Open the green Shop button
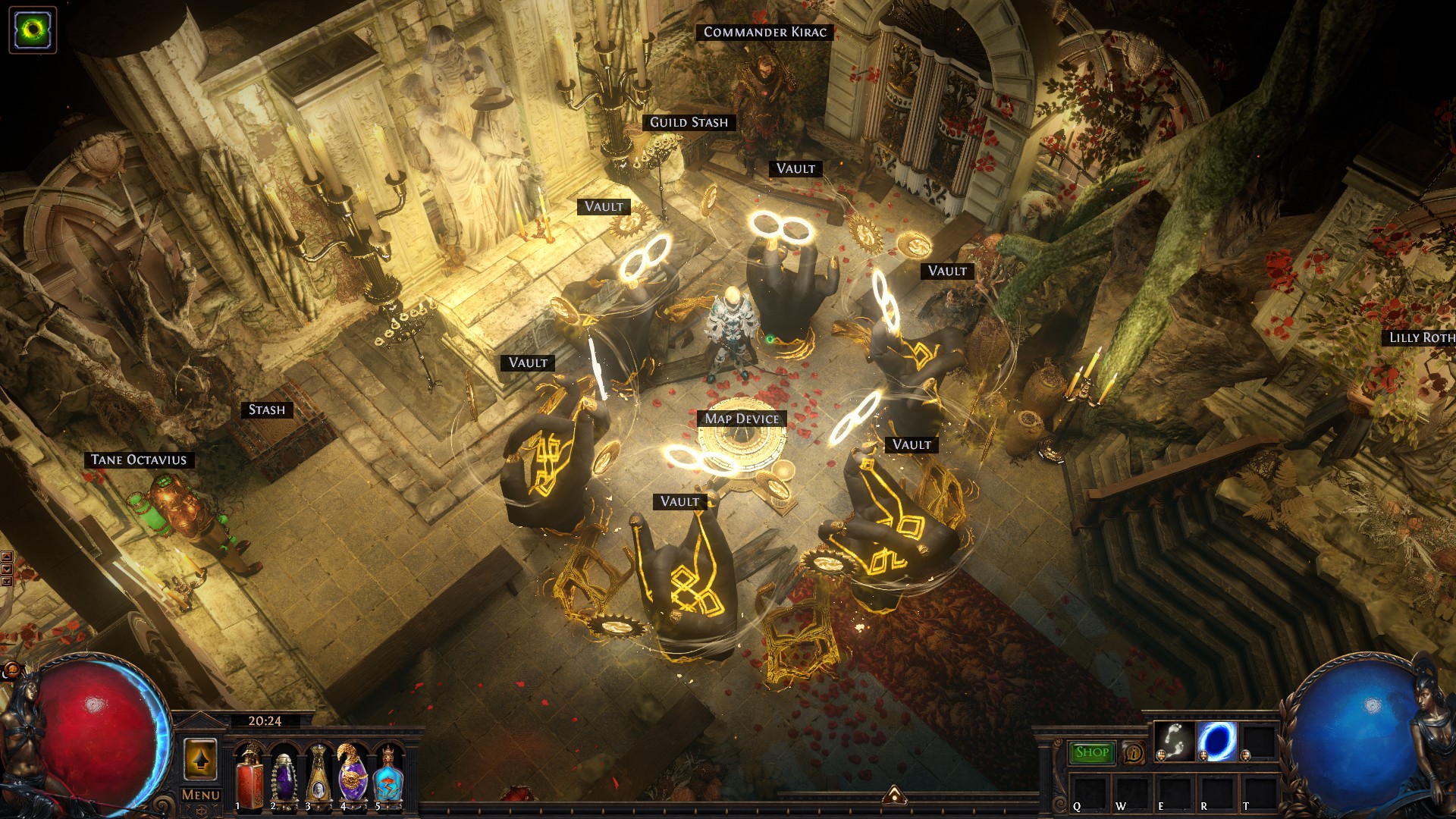This screenshot has height=819, width=1456. [x=1092, y=752]
